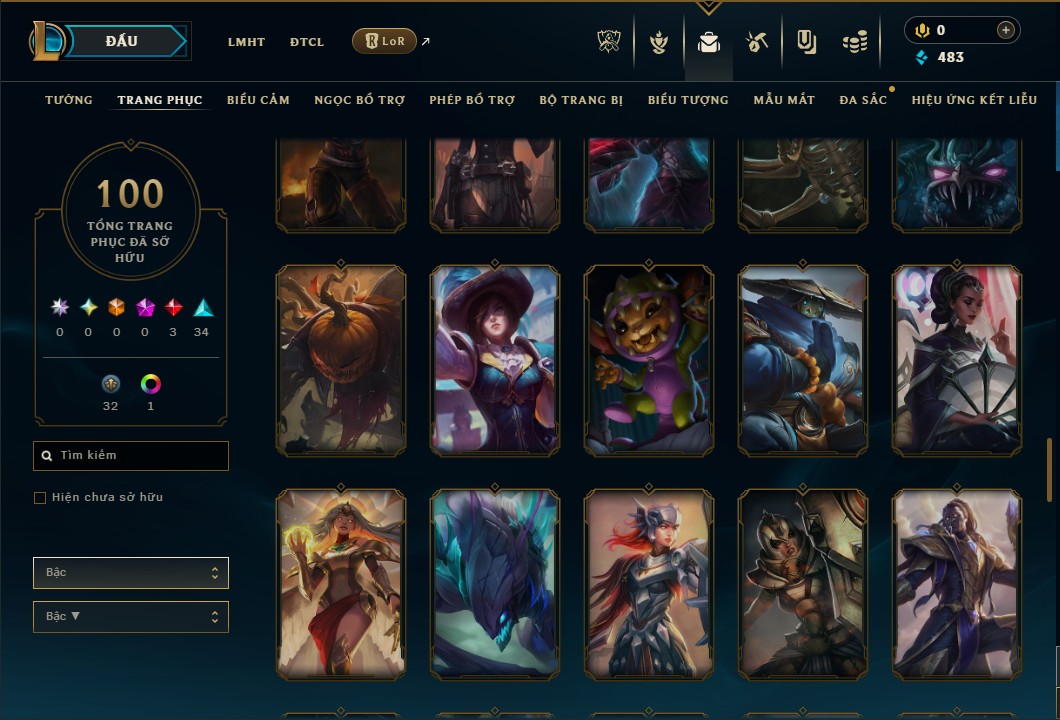
Task: Select the NGỌC BỔ TRỢ tab
Action: tap(359, 100)
